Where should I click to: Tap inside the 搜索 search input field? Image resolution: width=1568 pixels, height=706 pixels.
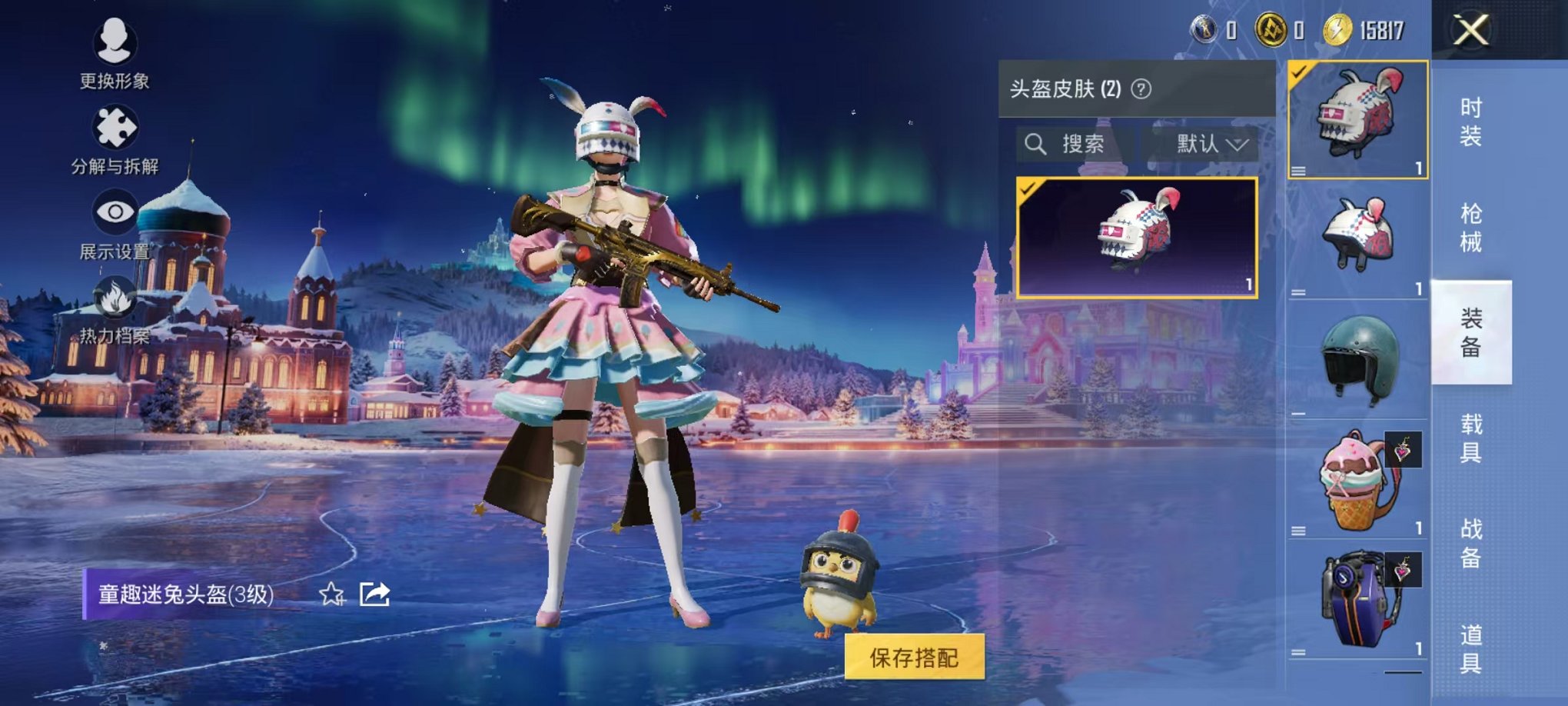1084,145
